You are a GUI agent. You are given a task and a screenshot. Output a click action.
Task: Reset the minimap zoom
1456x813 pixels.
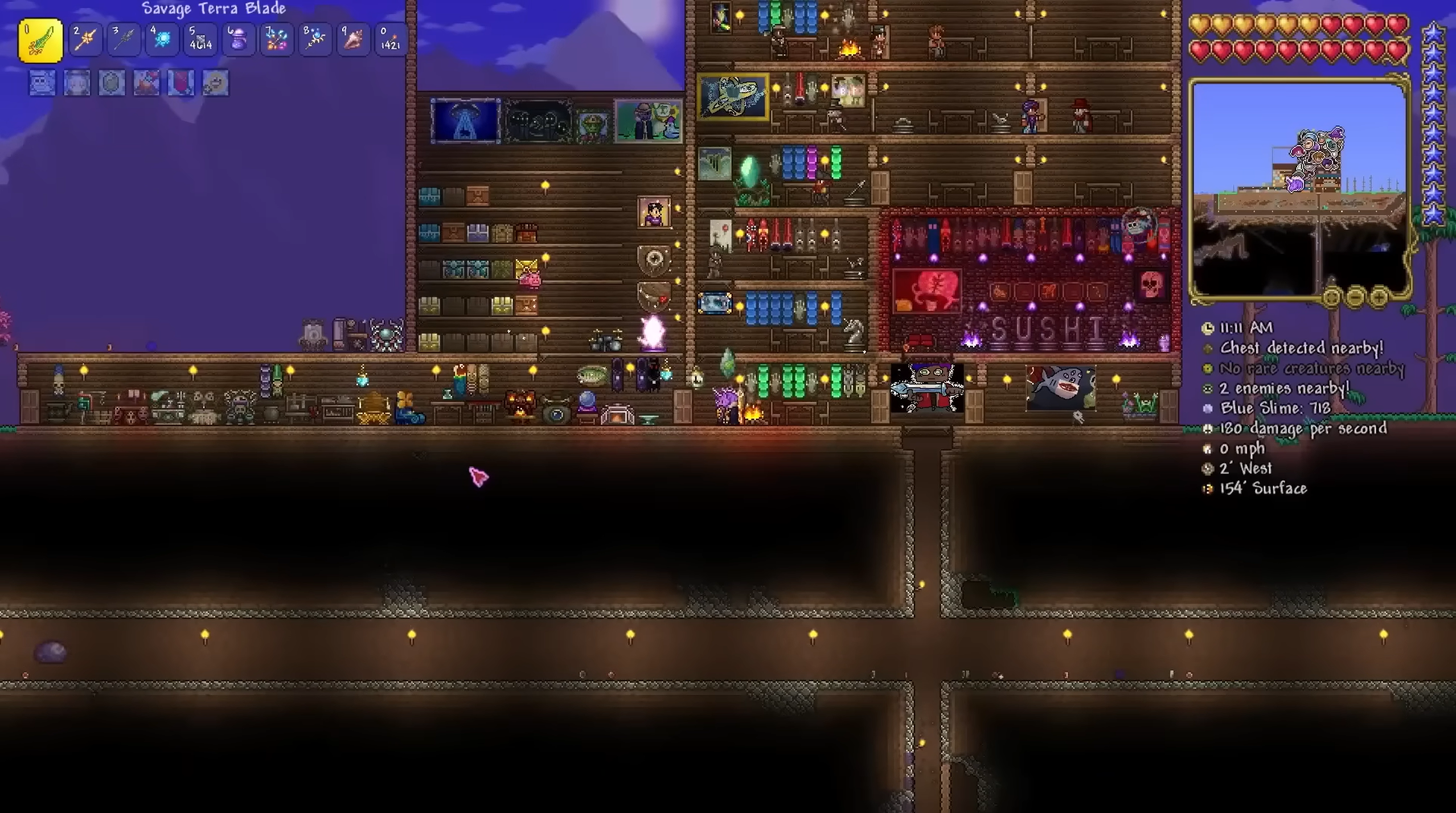(1332, 297)
